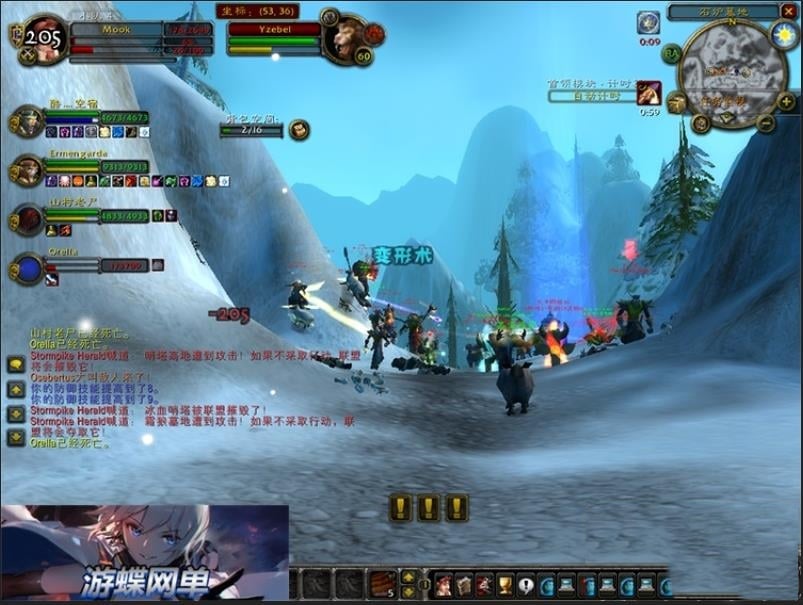Click the action bar slot with count 5
803x605 pixels.
[x=382, y=584]
